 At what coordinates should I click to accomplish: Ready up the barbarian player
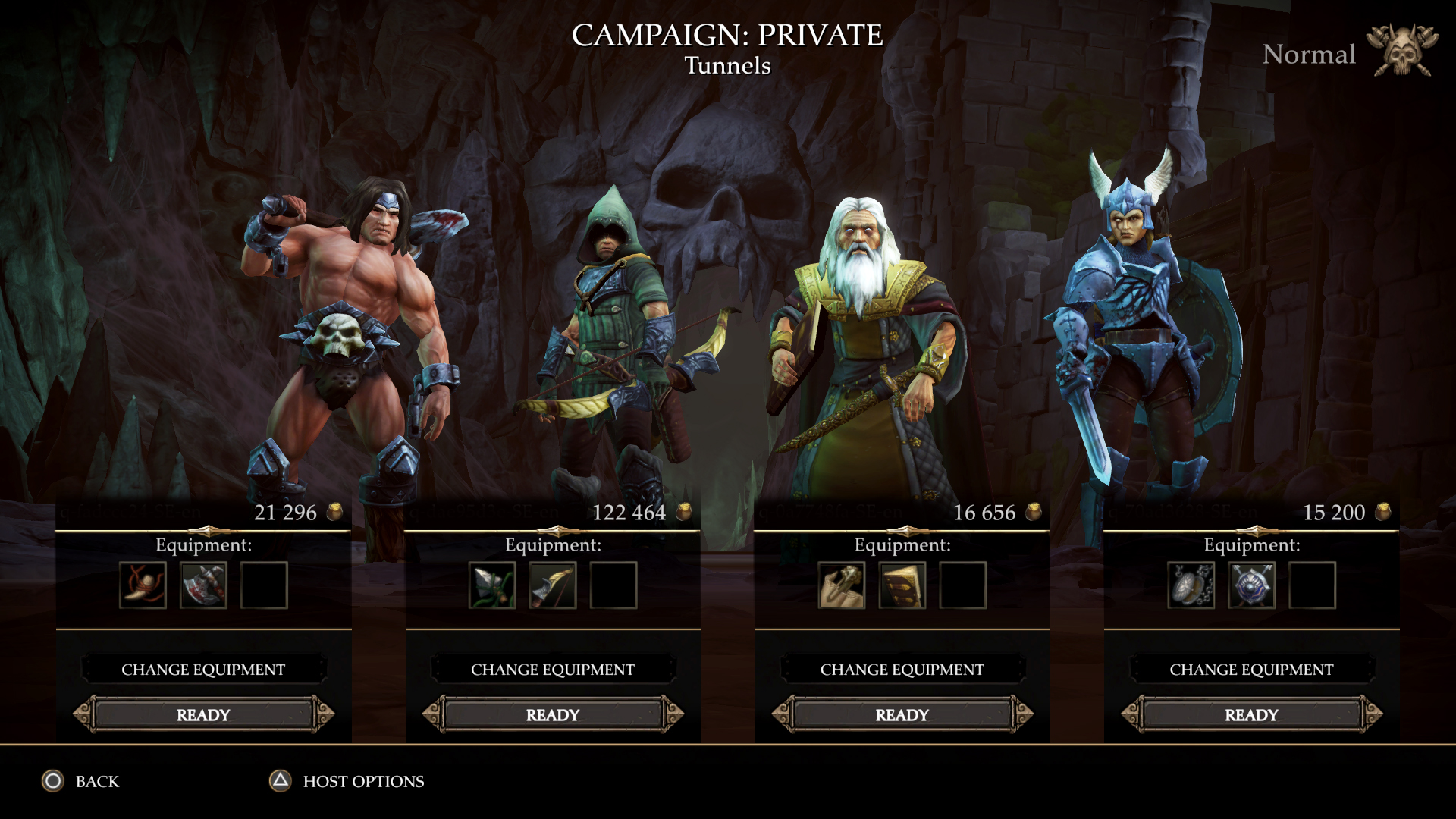tap(203, 714)
